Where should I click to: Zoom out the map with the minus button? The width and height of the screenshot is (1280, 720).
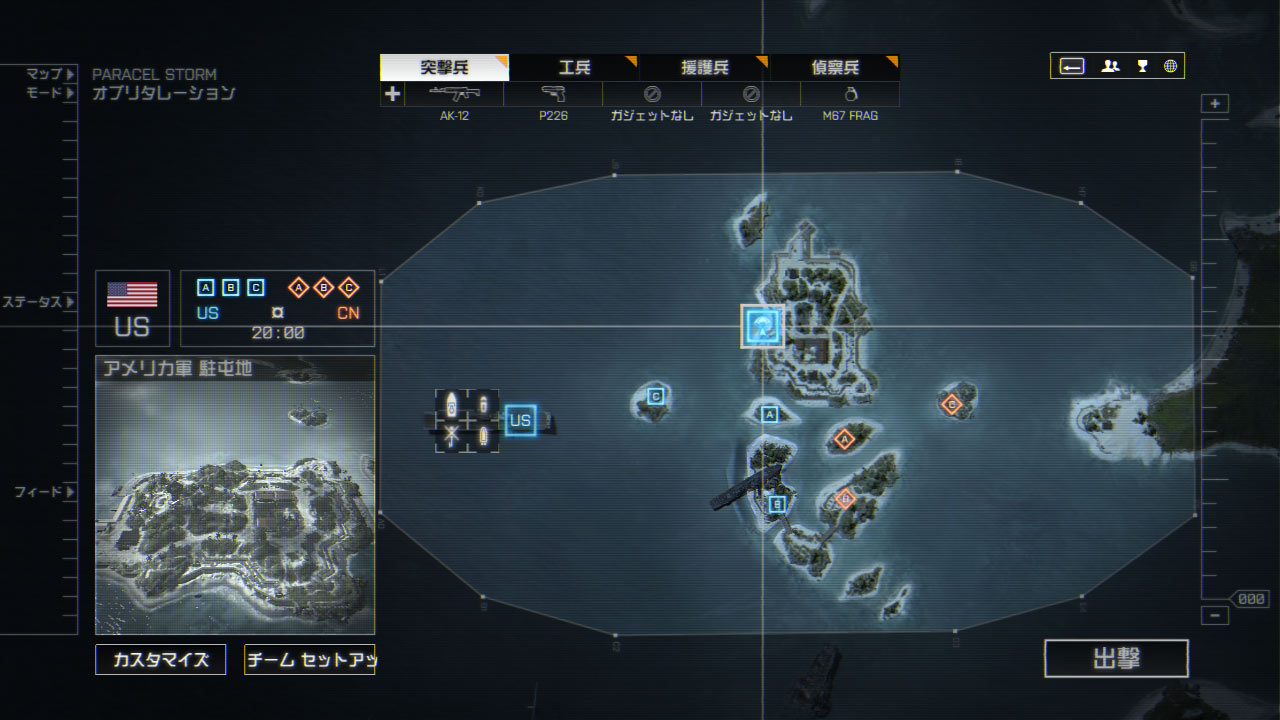tap(1215, 616)
